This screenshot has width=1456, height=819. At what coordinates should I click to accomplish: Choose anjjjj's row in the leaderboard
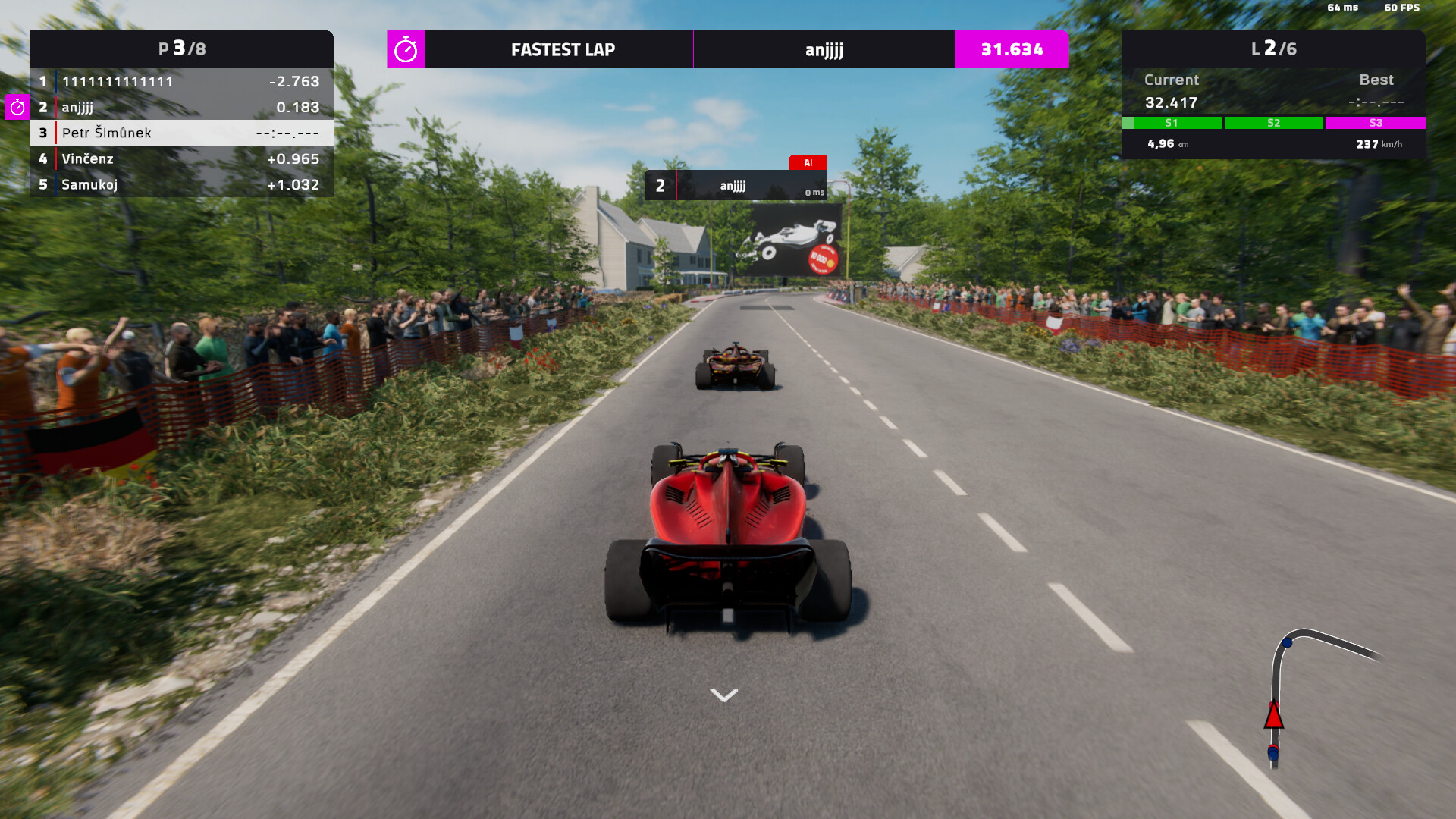[x=182, y=107]
